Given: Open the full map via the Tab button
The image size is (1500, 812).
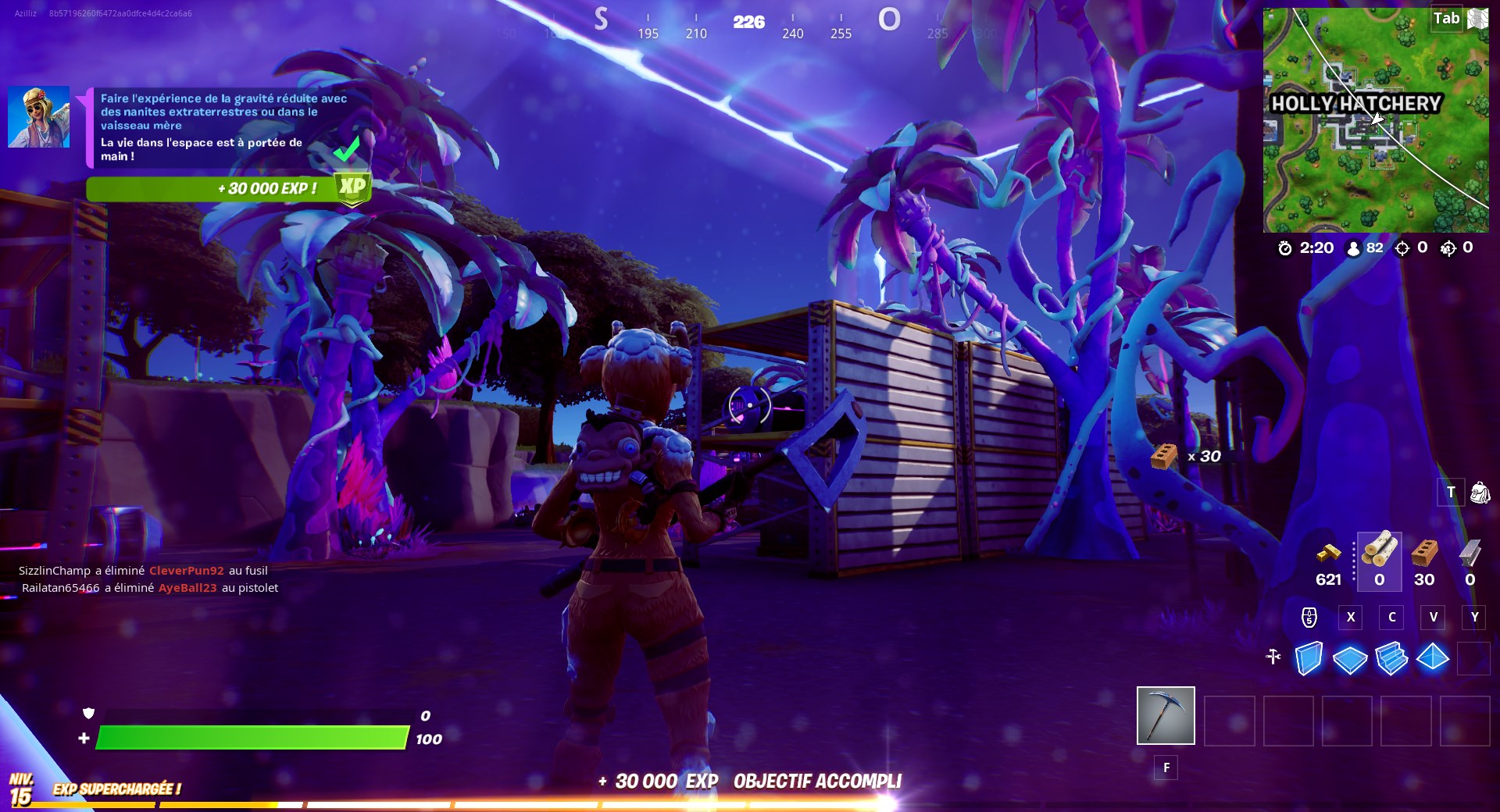Looking at the screenshot, I should 1448,17.
